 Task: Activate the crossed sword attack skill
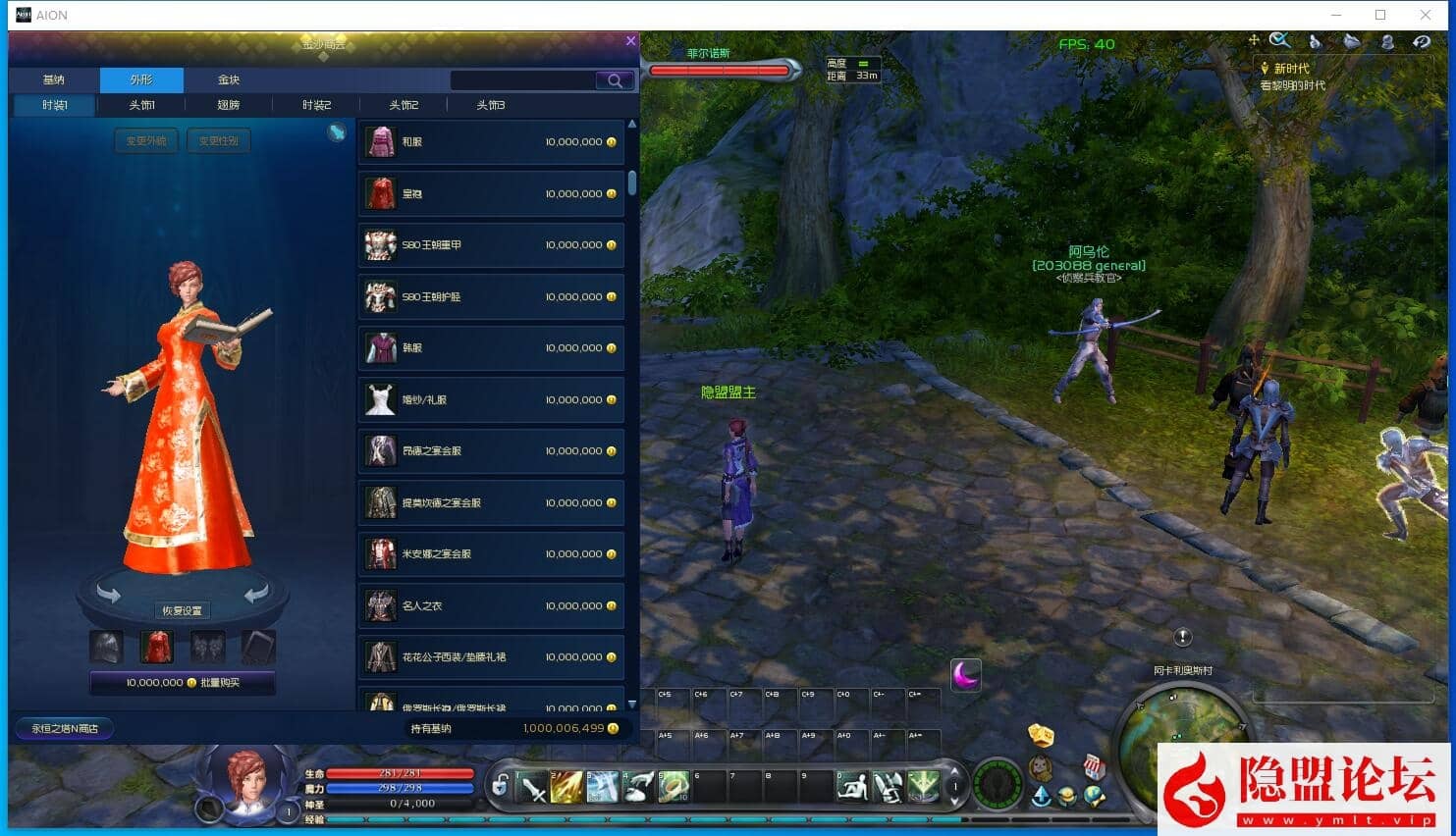(533, 787)
